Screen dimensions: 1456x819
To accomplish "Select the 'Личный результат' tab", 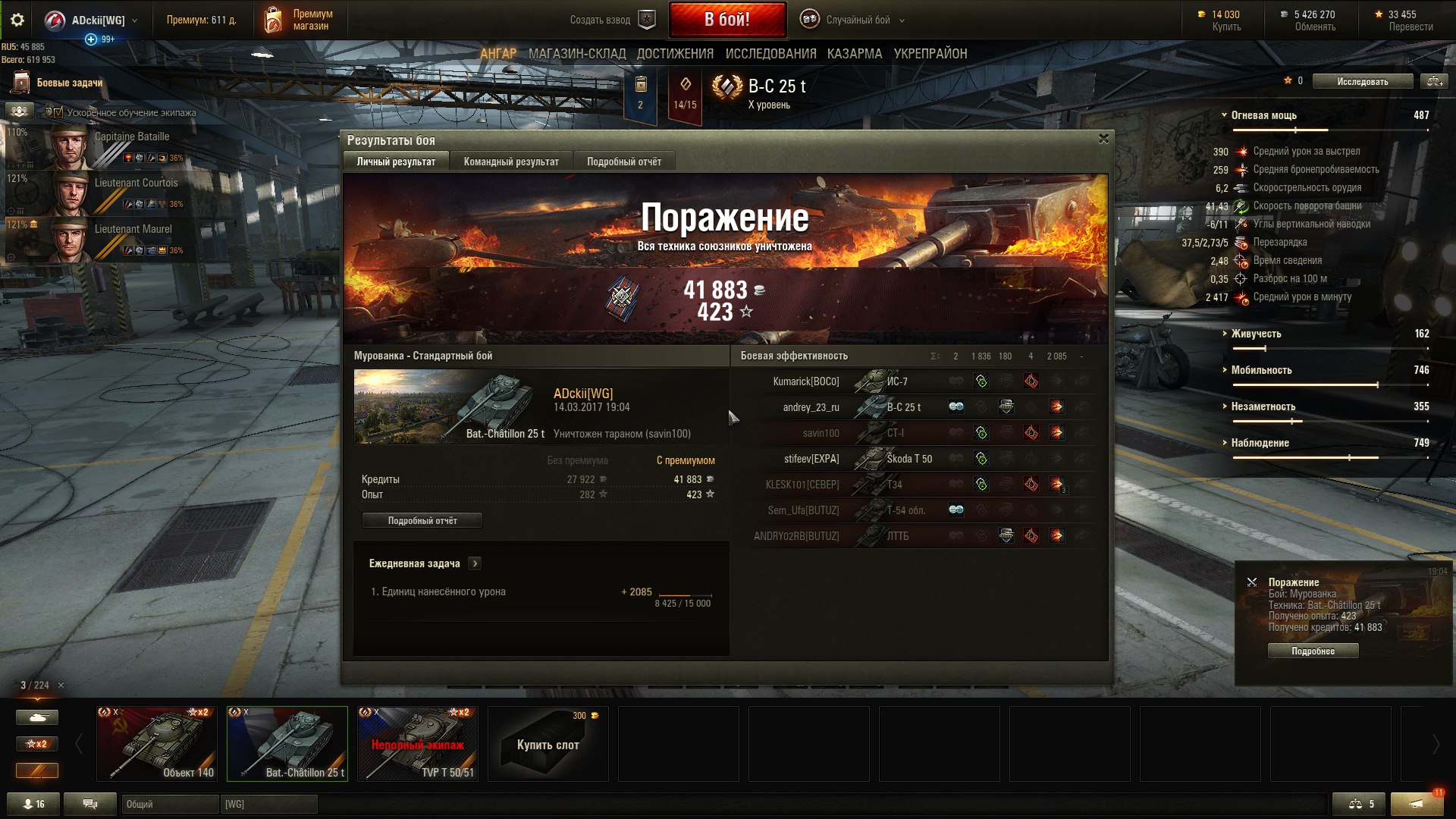I will click(x=396, y=162).
